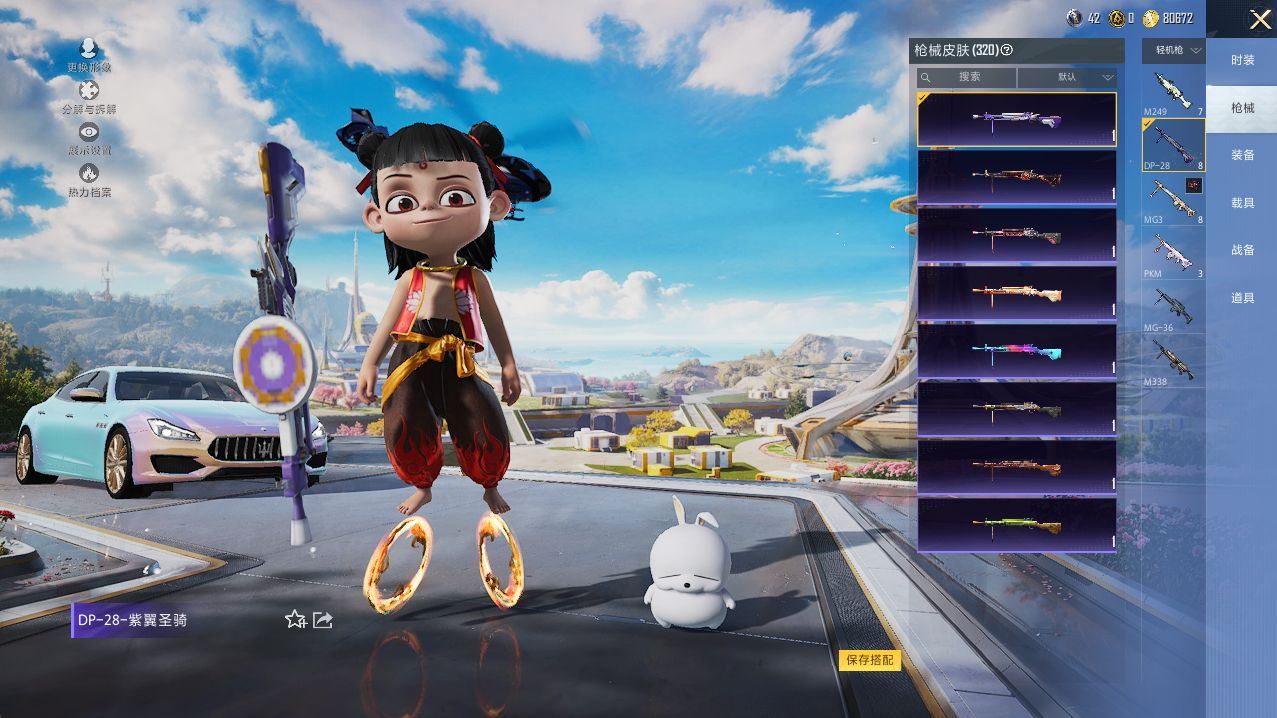Select the 道具 items tab
The image size is (1277, 718).
point(1242,298)
